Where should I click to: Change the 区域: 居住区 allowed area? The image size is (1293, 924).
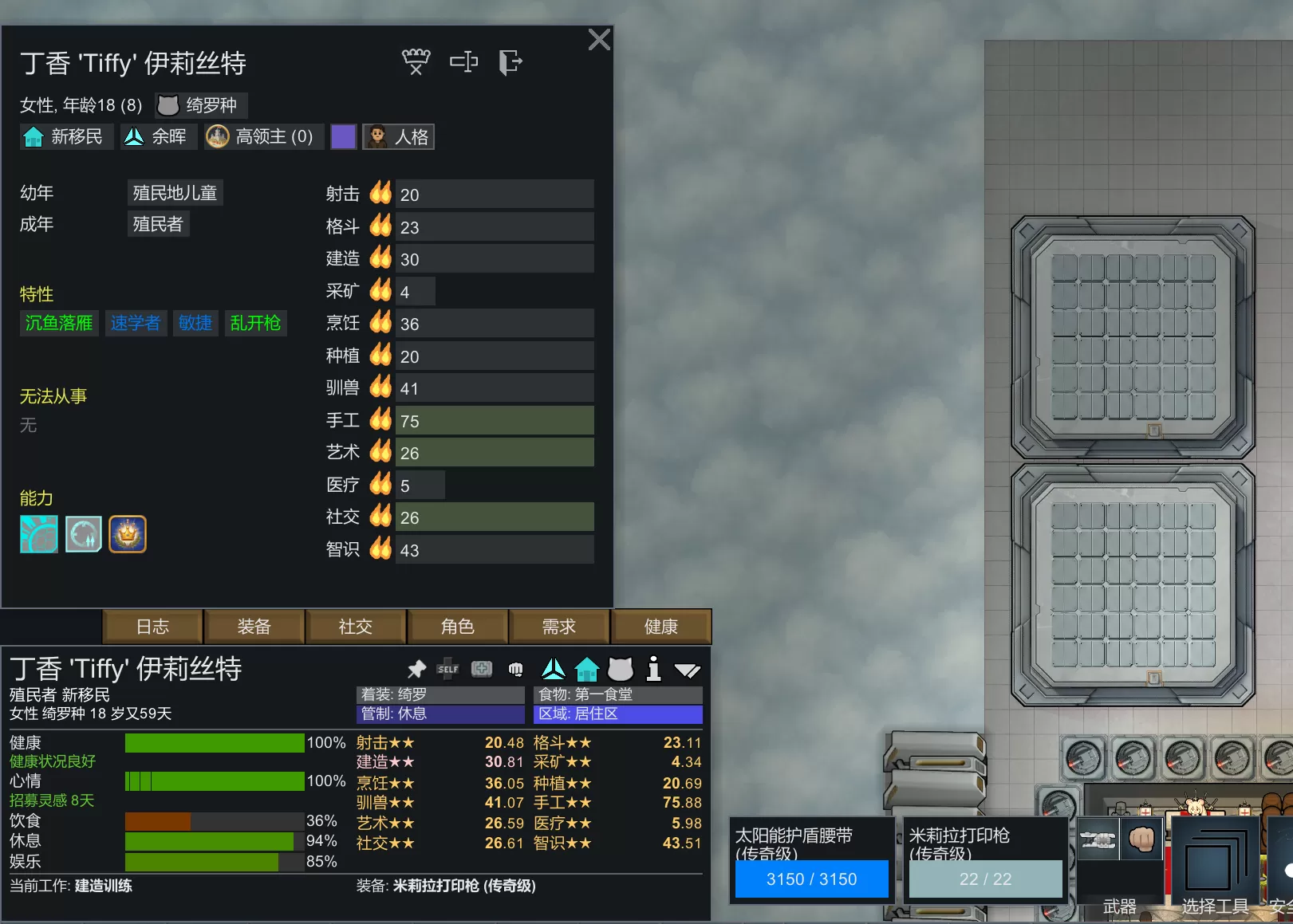tap(617, 714)
